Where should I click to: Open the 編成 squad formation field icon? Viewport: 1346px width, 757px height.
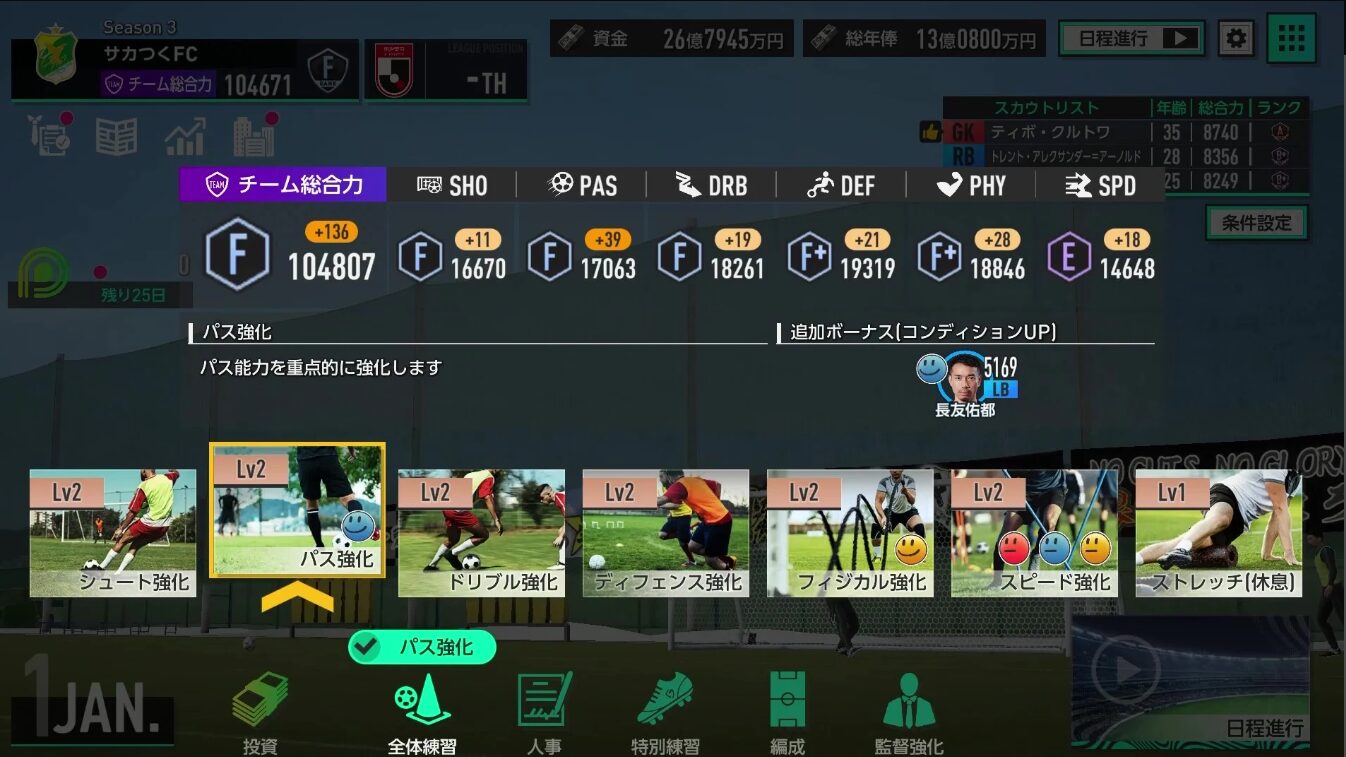785,700
